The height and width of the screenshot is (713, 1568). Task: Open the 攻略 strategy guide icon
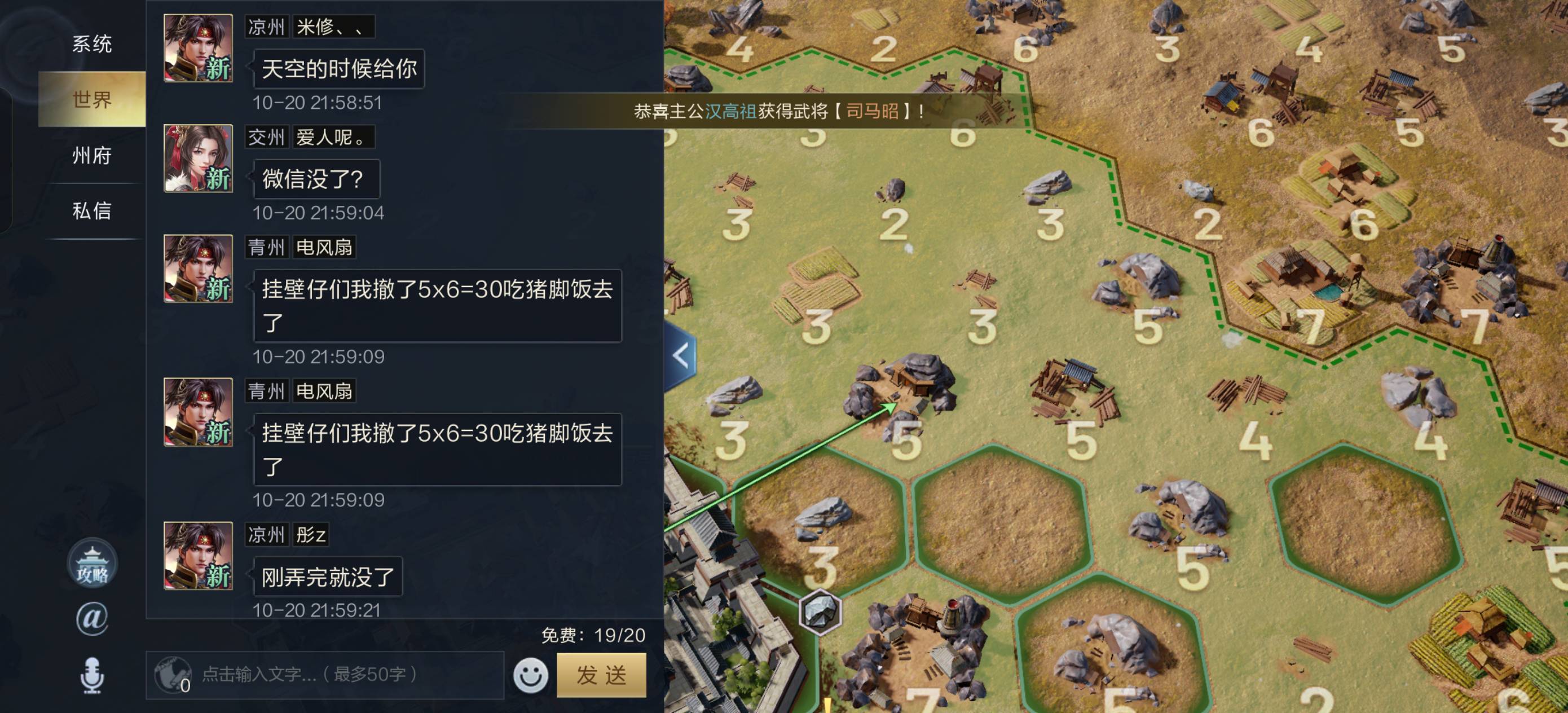pyautogui.click(x=92, y=563)
